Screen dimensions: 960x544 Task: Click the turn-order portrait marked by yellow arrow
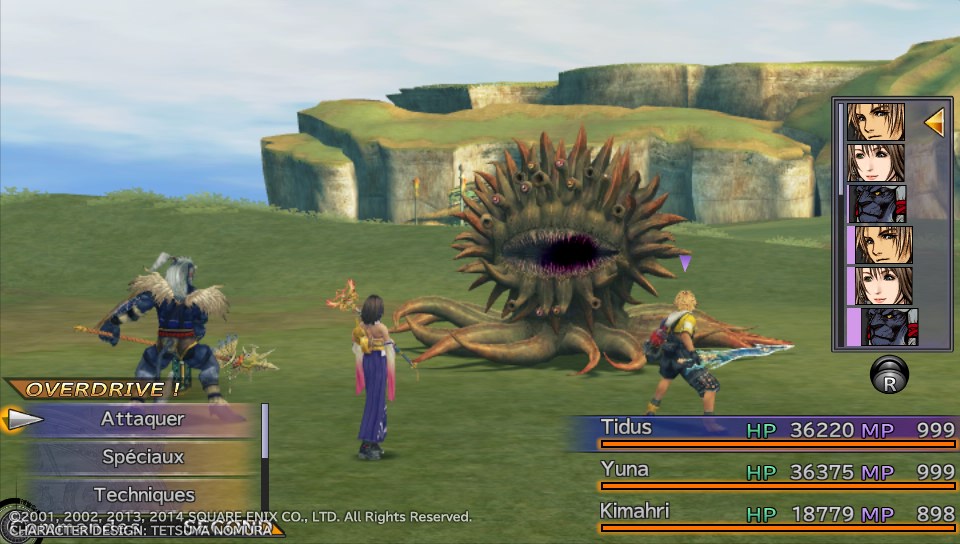(876, 122)
